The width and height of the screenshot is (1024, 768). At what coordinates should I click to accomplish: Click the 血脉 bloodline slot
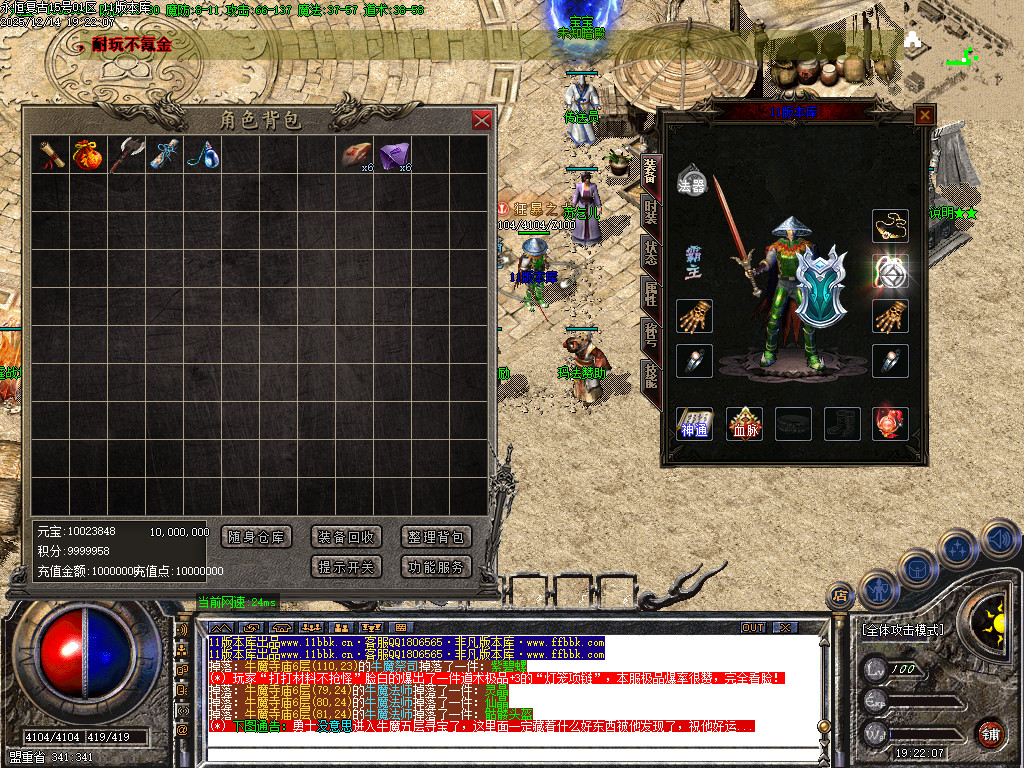(x=744, y=423)
